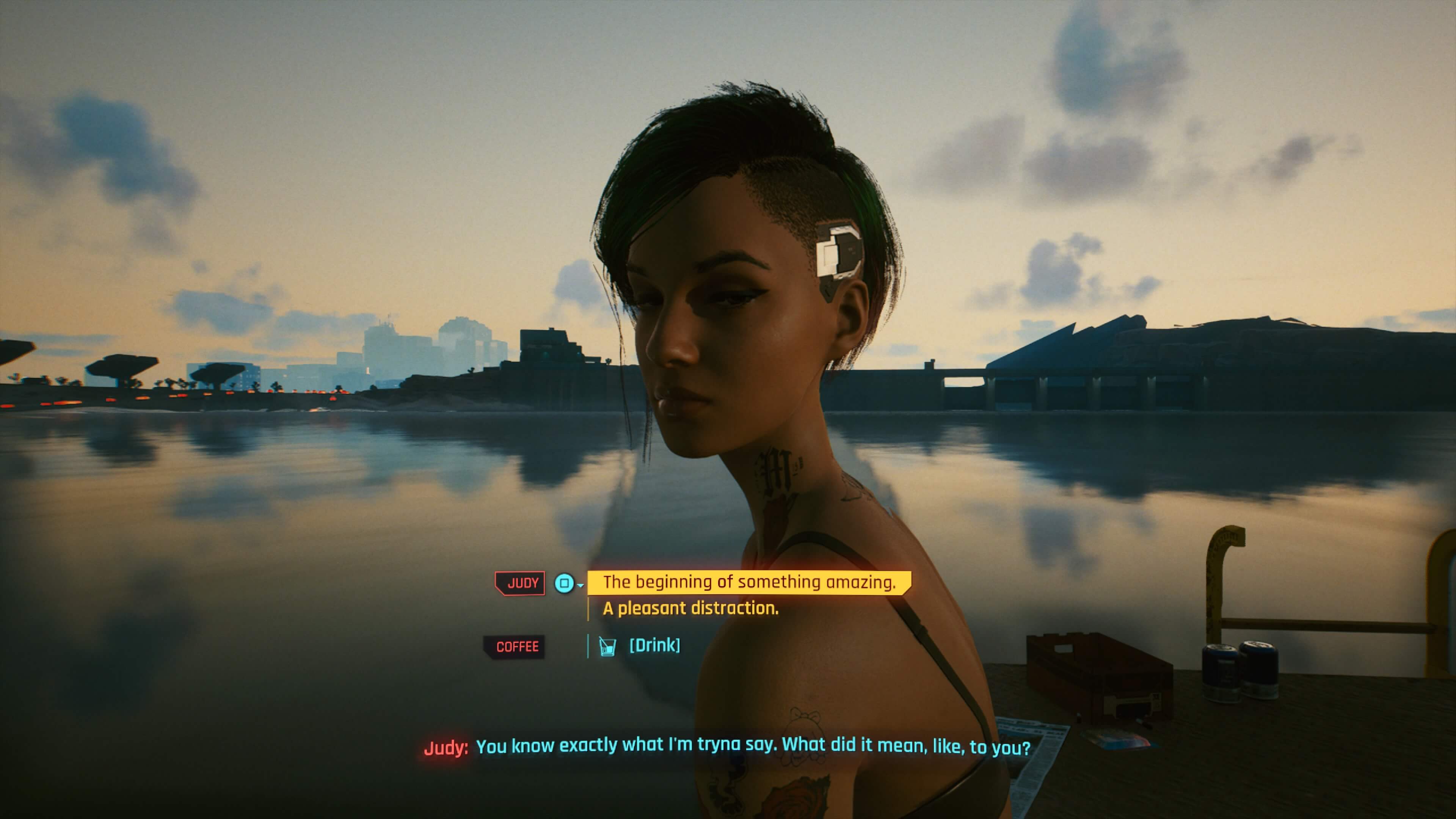Pick the [Drink] coffee interaction

654,645
